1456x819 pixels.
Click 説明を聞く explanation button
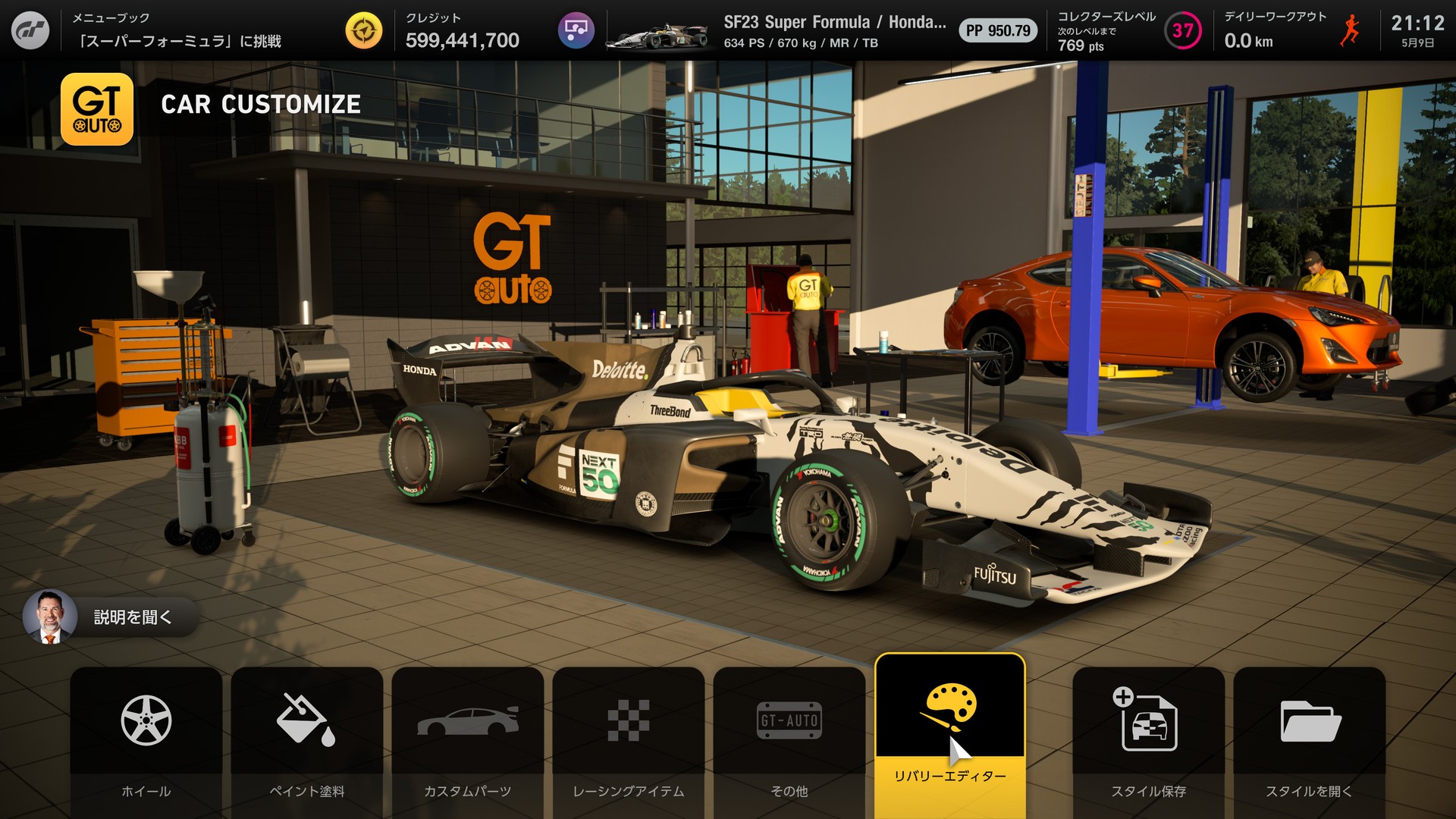tap(111, 617)
